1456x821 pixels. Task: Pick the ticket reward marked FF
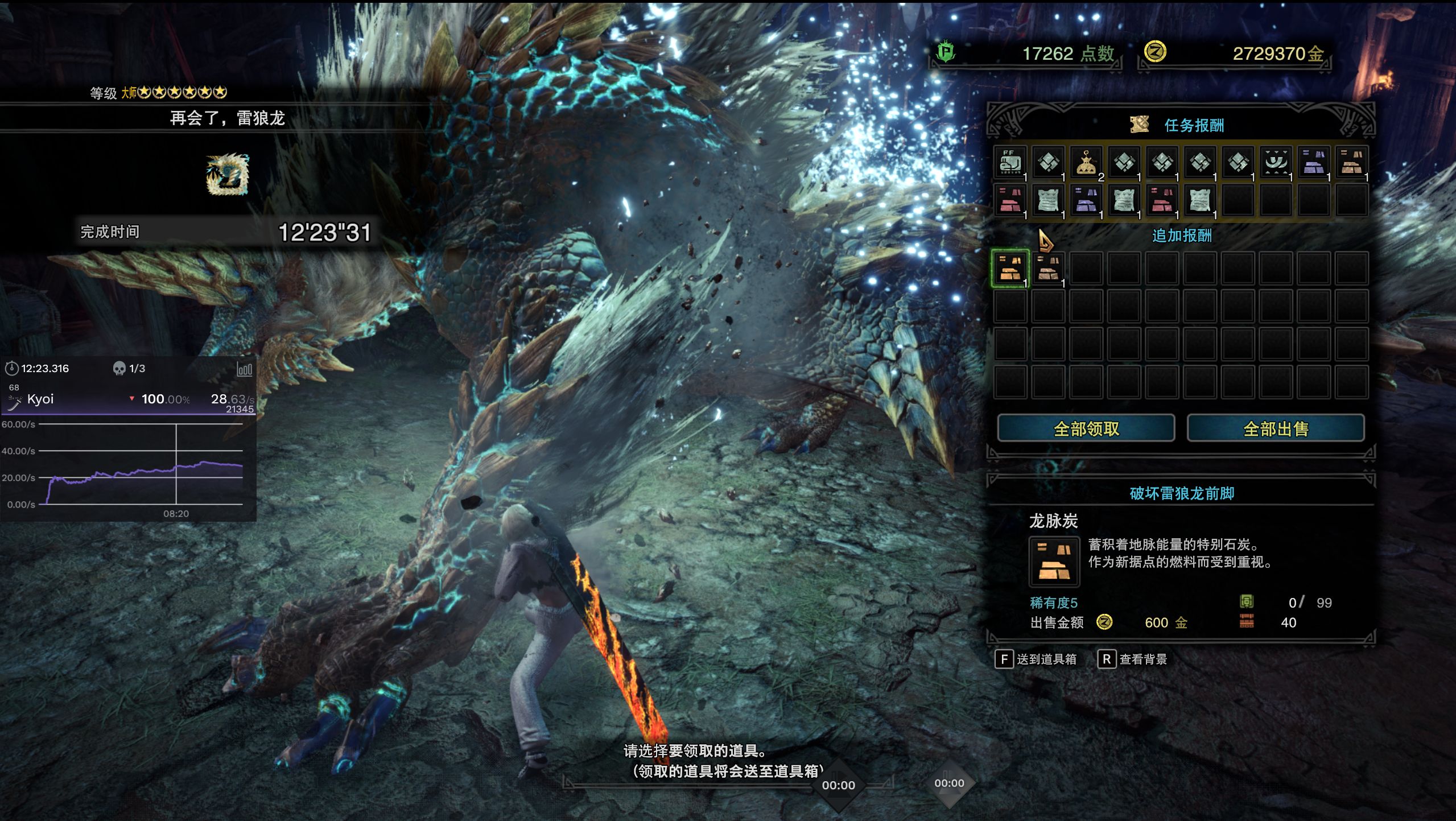coord(1010,163)
